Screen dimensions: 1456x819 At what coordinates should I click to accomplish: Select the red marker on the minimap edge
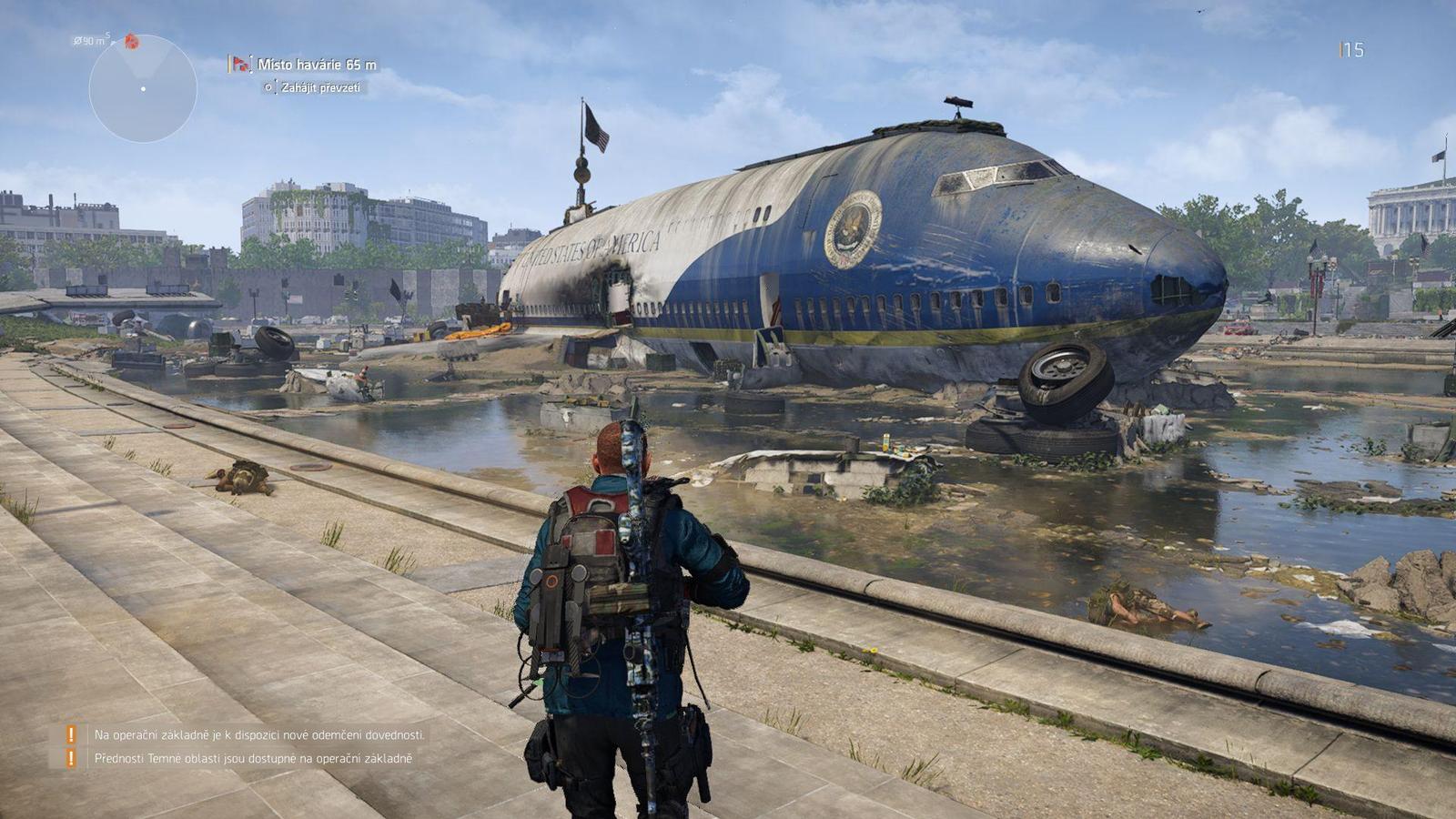point(132,42)
